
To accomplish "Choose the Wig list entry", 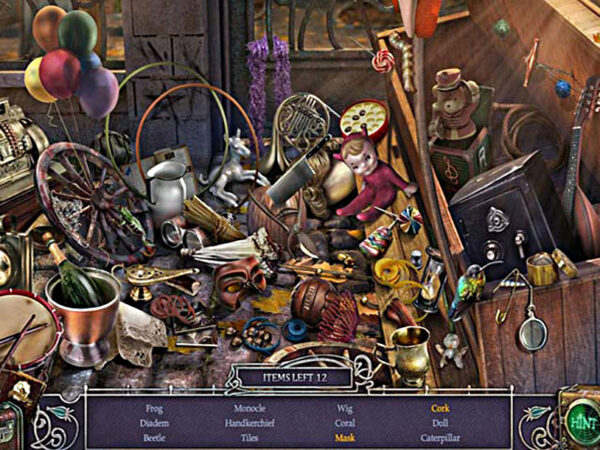I will click(345, 408).
